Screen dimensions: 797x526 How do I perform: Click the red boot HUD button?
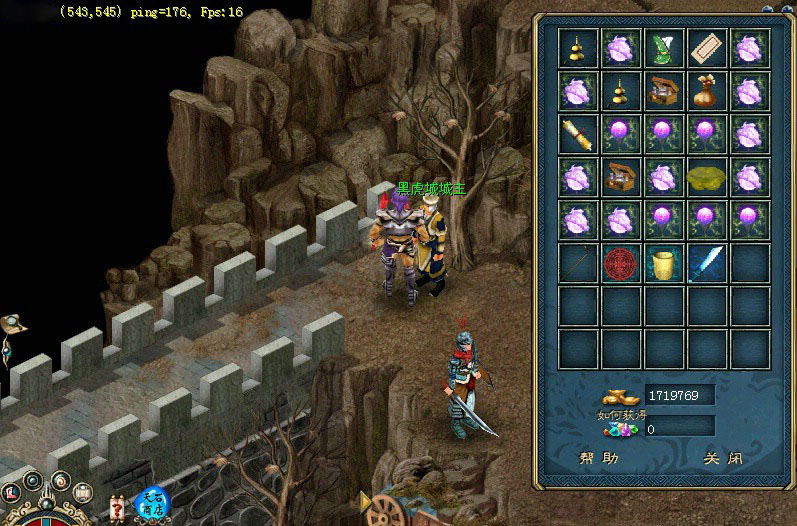tap(11, 492)
